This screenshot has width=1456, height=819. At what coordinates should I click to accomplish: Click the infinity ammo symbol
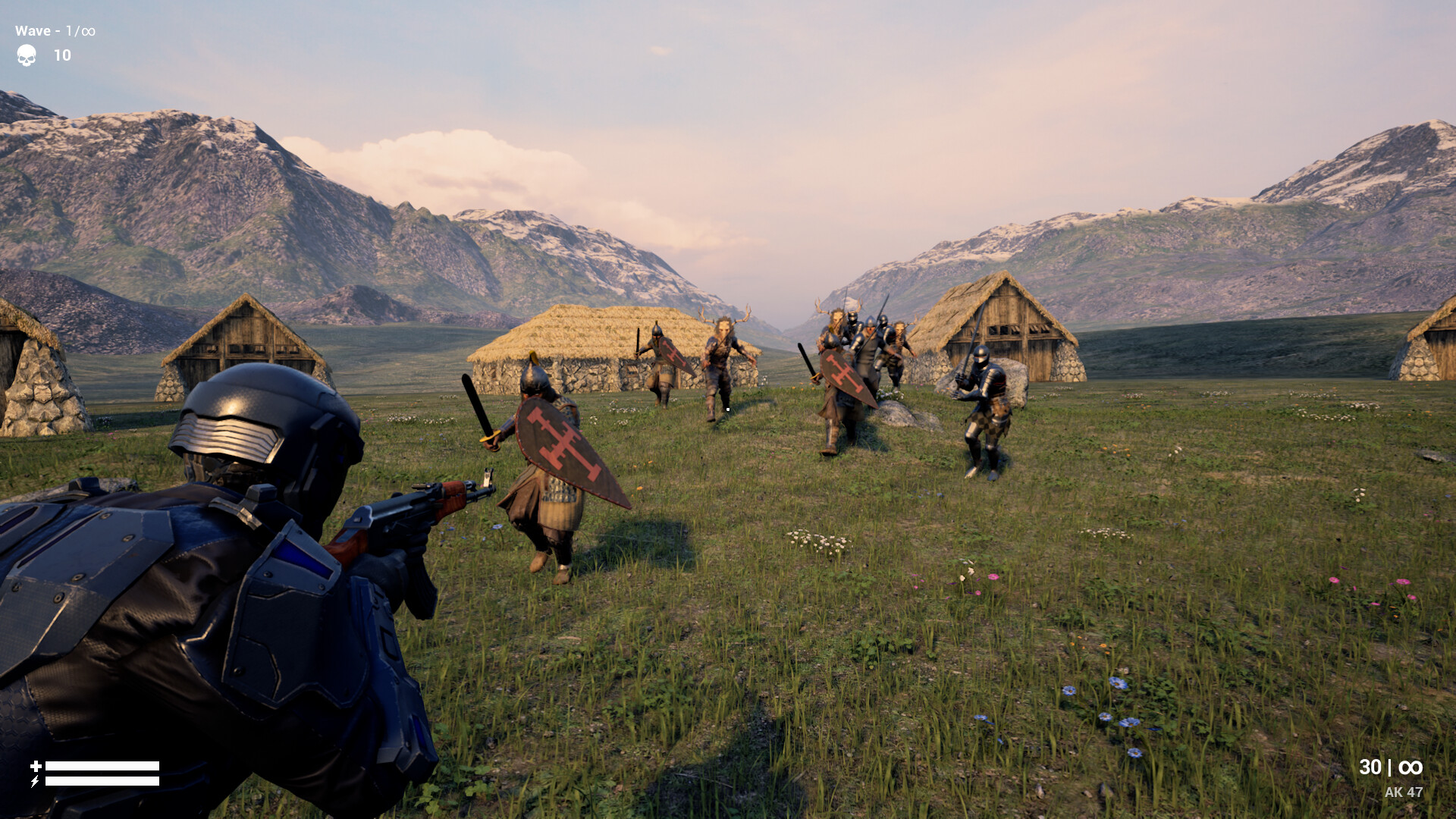point(1412,767)
